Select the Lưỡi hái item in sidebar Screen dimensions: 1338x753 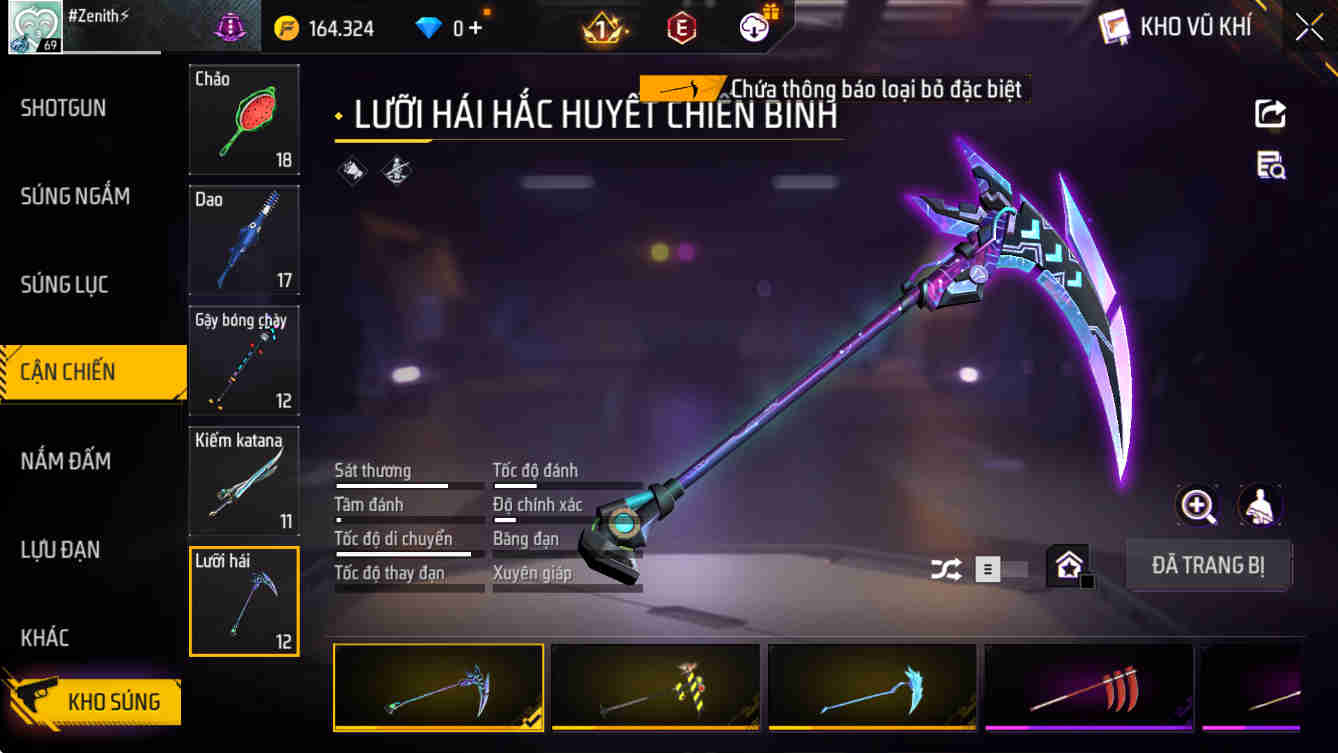(x=243, y=600)
